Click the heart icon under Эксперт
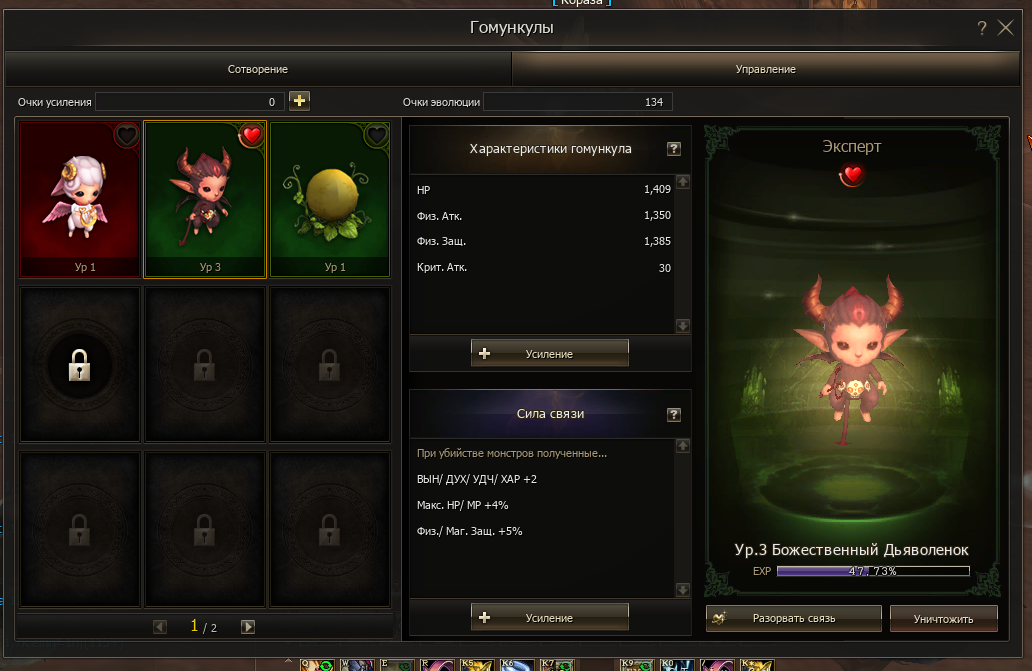The width and height of the screenshot is (1032, 671). (x=851, y=176)
